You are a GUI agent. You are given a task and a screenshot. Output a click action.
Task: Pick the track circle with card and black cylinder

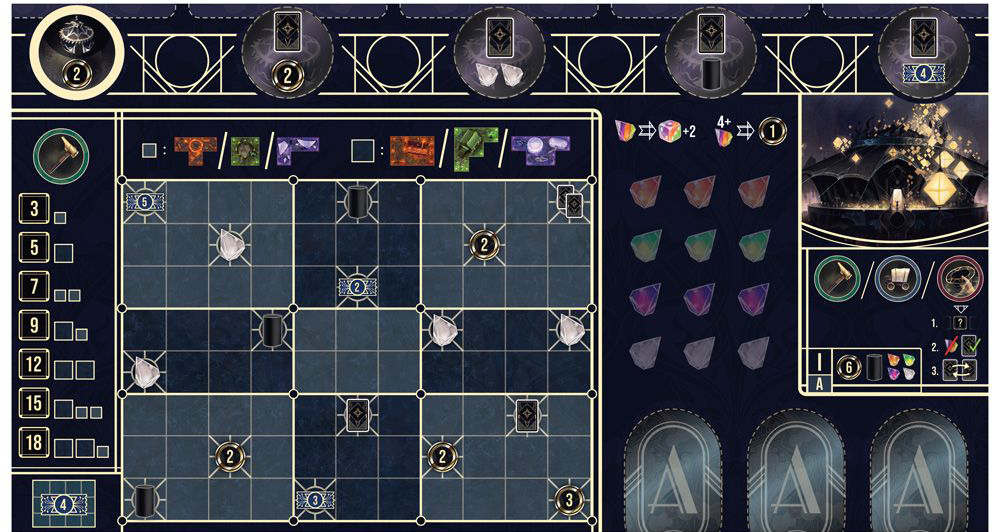[710, 54]
